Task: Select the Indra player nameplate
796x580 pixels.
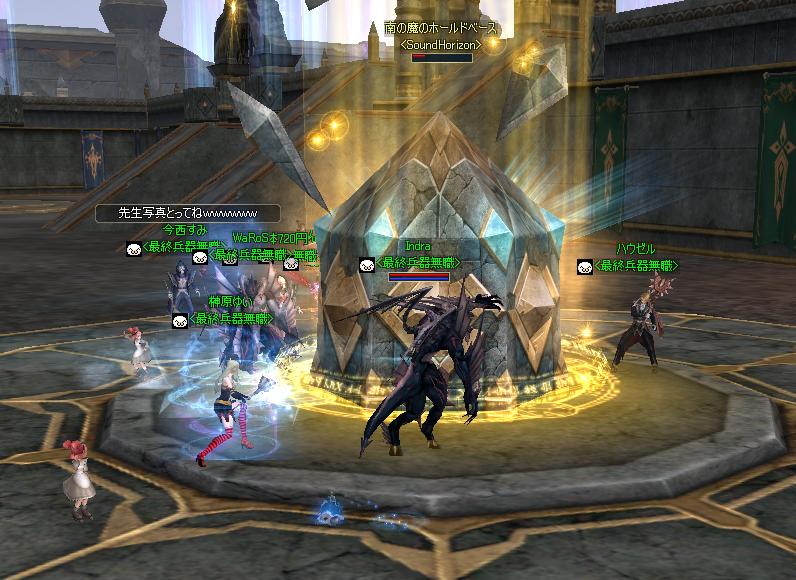Action: point(418,245)
